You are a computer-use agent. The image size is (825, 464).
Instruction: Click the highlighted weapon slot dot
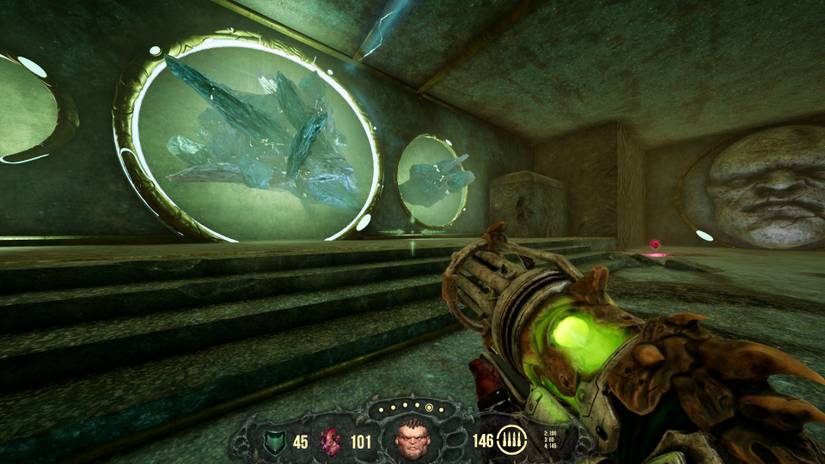[429, 408]
